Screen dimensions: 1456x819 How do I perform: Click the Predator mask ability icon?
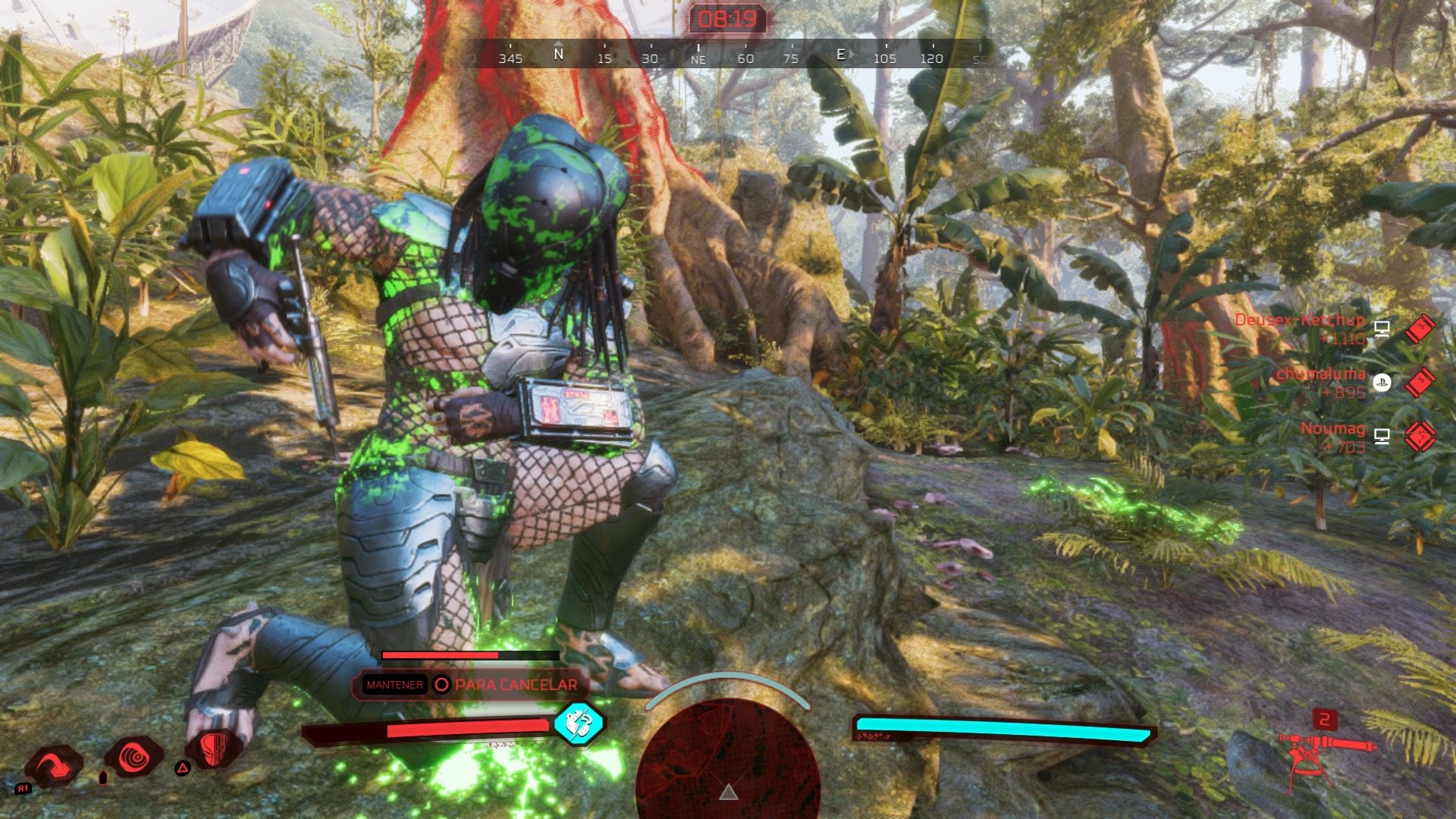click(x=215, y=749)
